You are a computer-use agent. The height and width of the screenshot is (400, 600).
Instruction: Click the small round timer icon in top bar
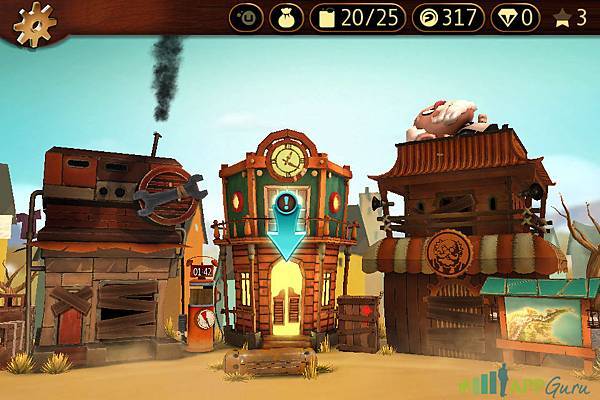point(246,17)
